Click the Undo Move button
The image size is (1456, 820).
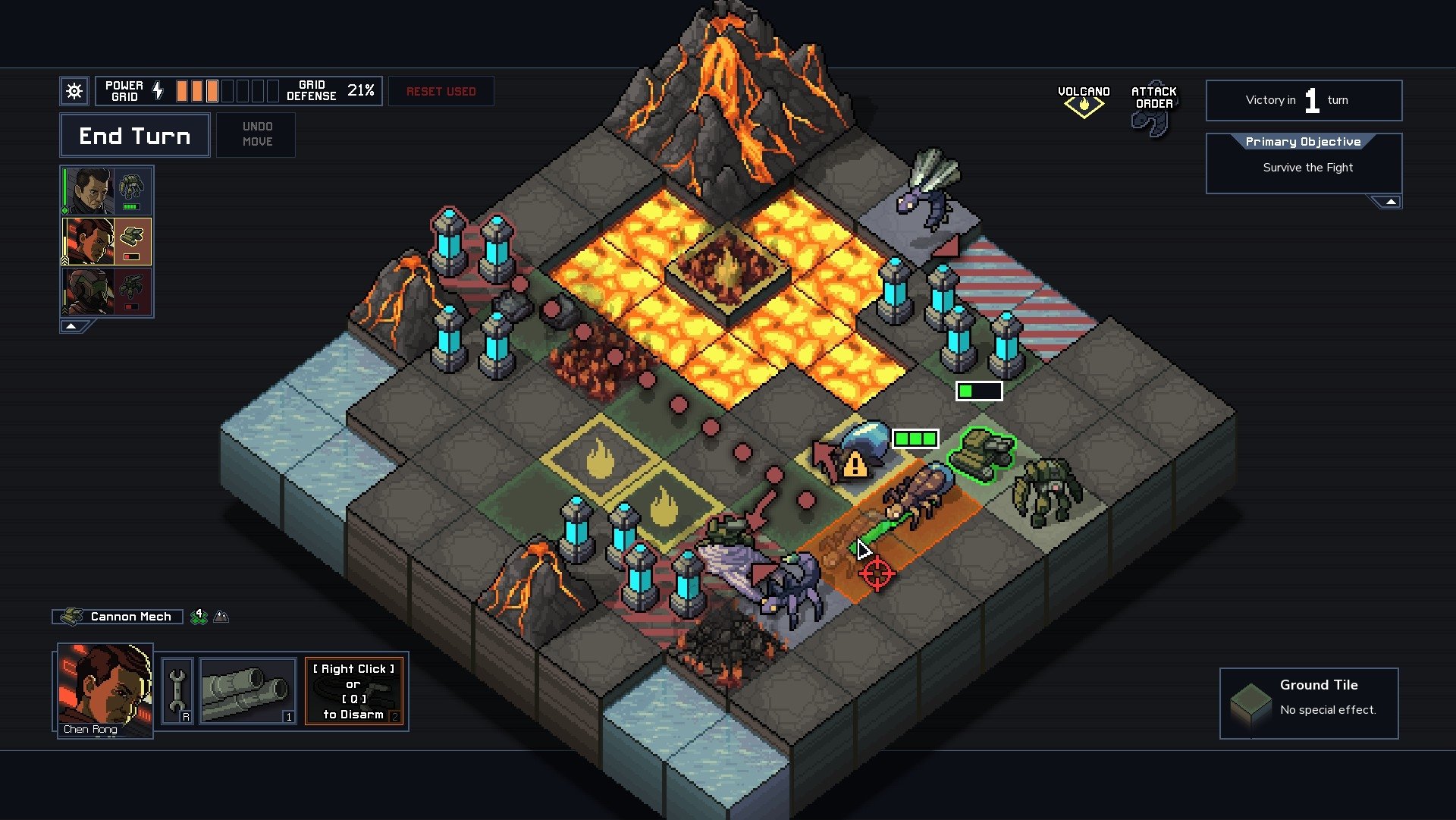pos(256,134)
